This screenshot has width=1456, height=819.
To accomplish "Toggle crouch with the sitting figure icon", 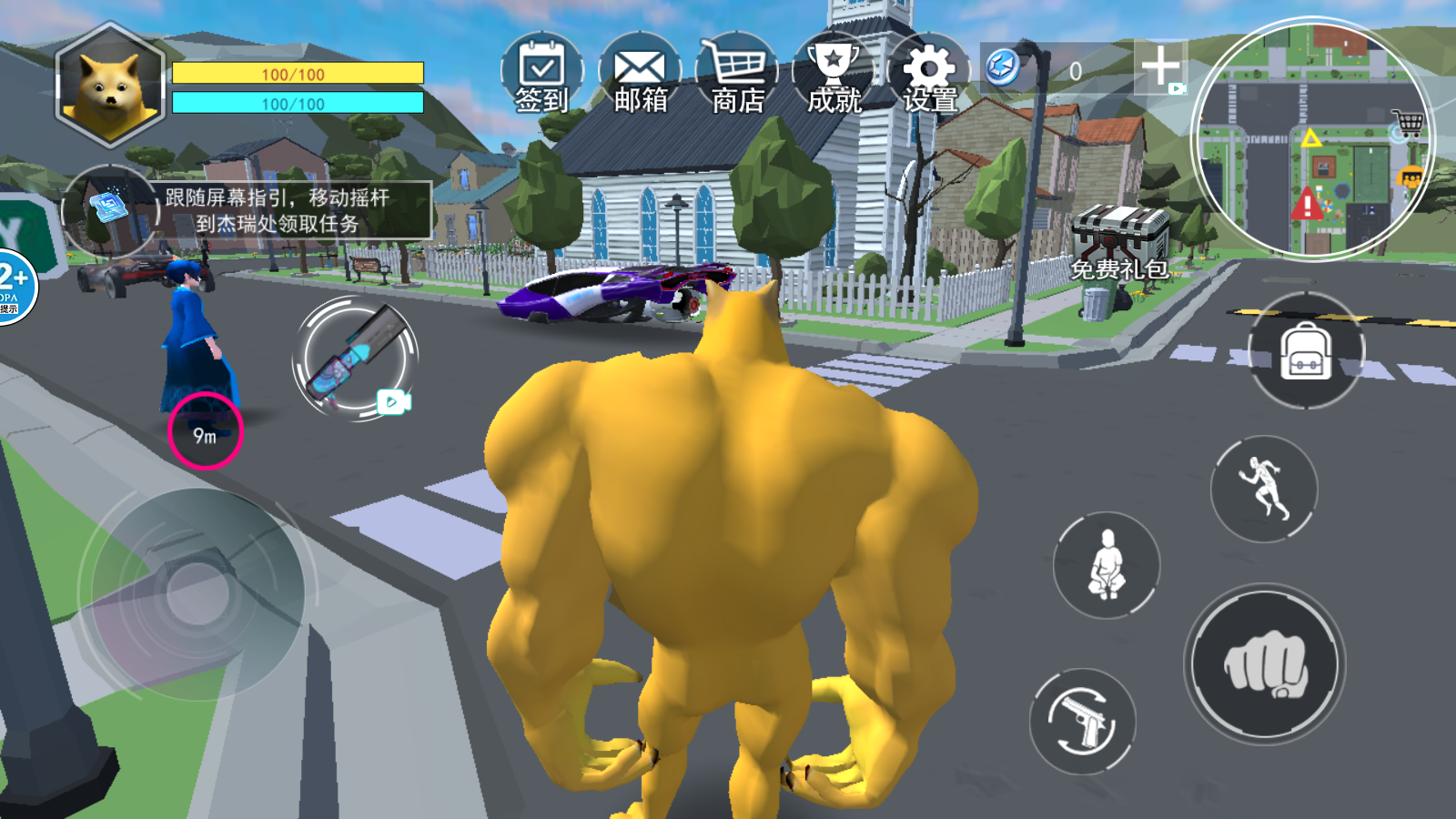I will pos(1106,566).
